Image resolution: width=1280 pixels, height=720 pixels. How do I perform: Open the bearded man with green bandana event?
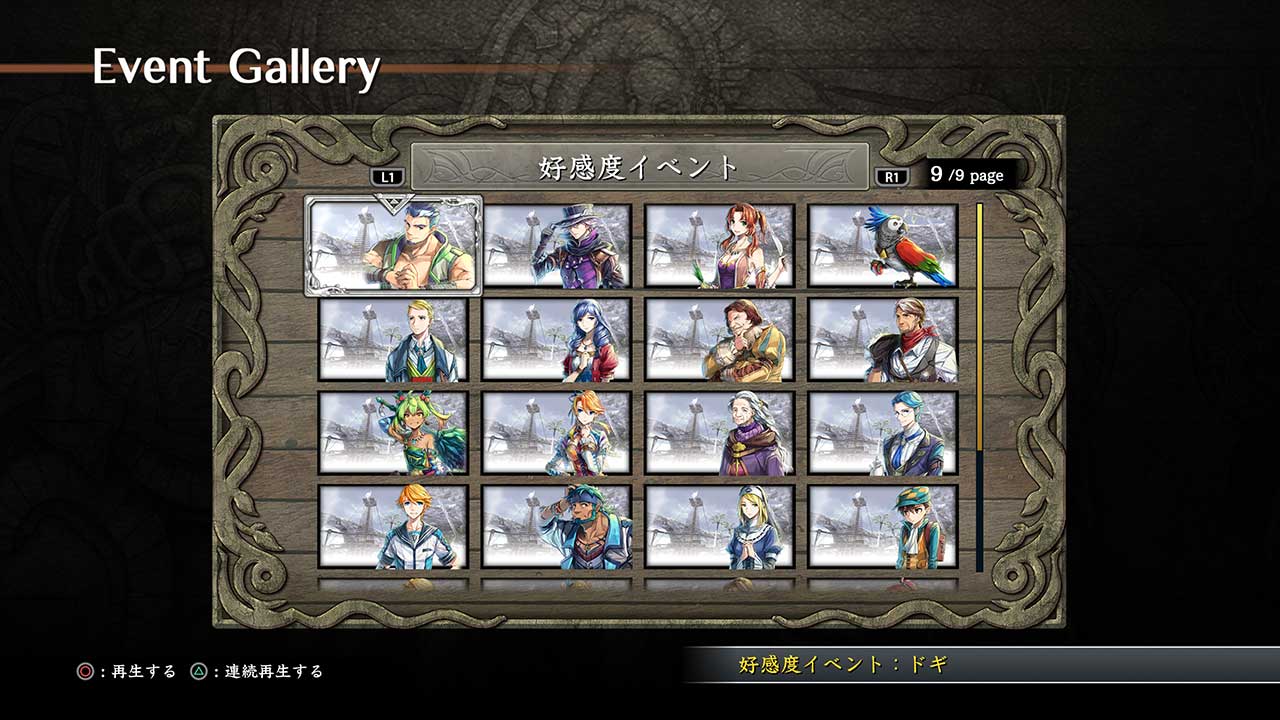557,526
